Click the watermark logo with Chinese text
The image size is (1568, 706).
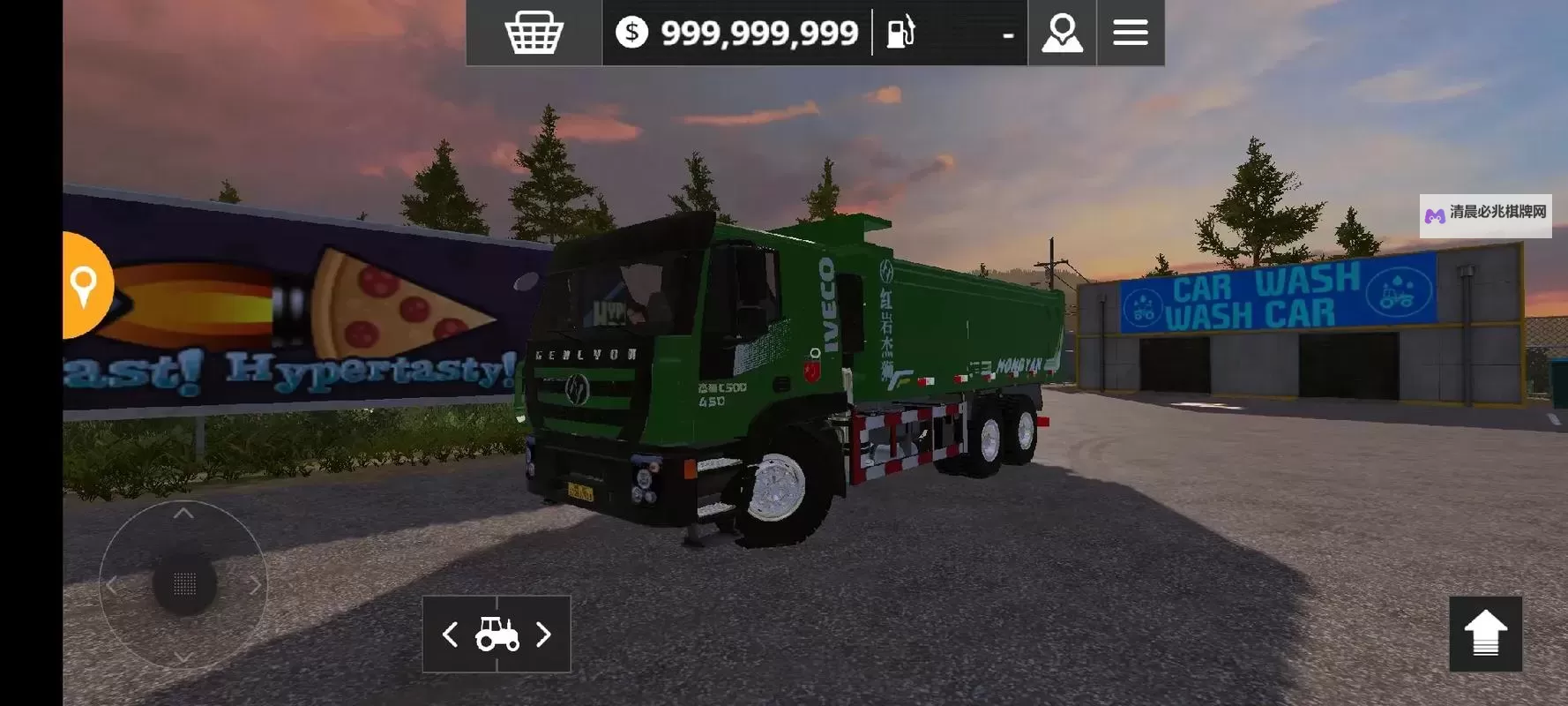point(1485,214)
